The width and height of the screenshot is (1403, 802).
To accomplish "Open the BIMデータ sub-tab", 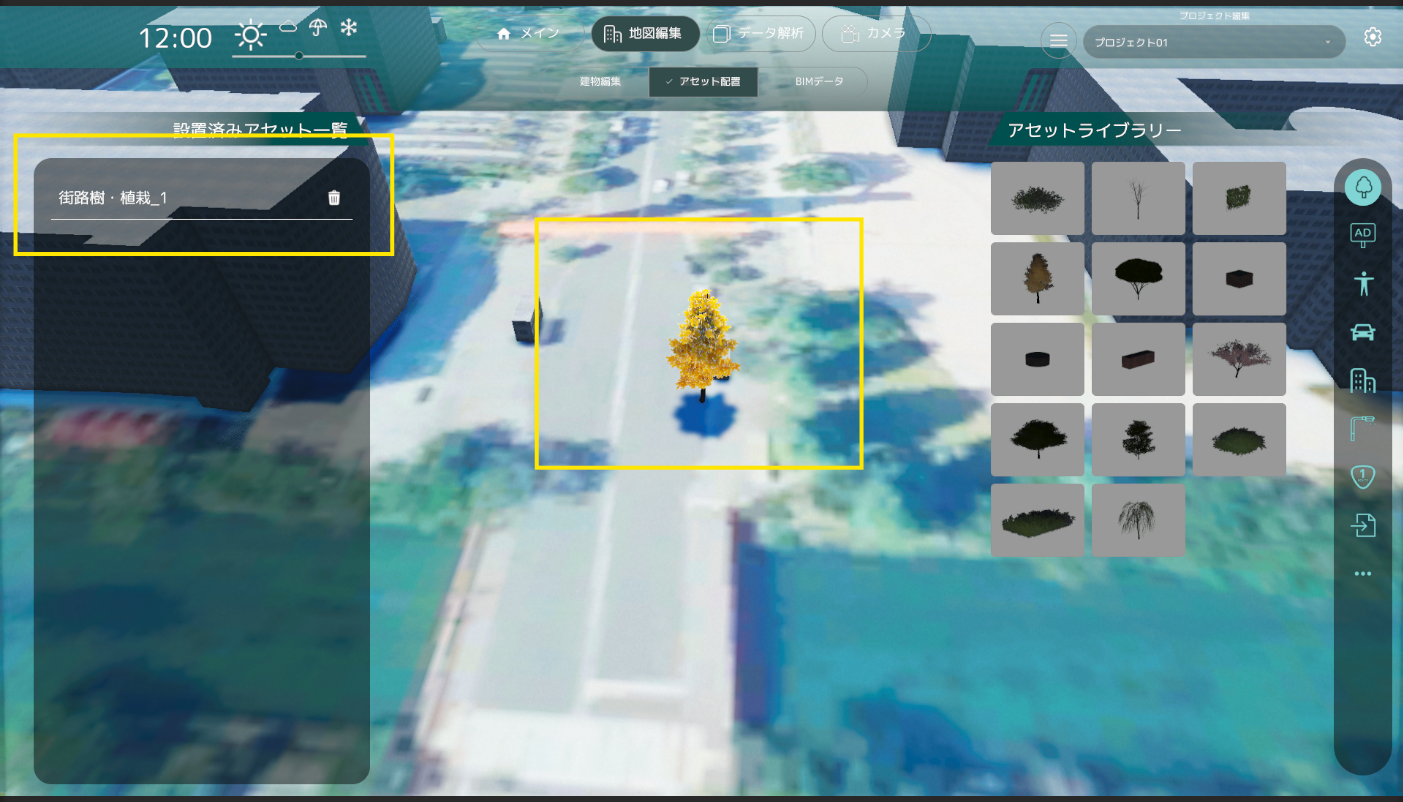I will 819,81.
